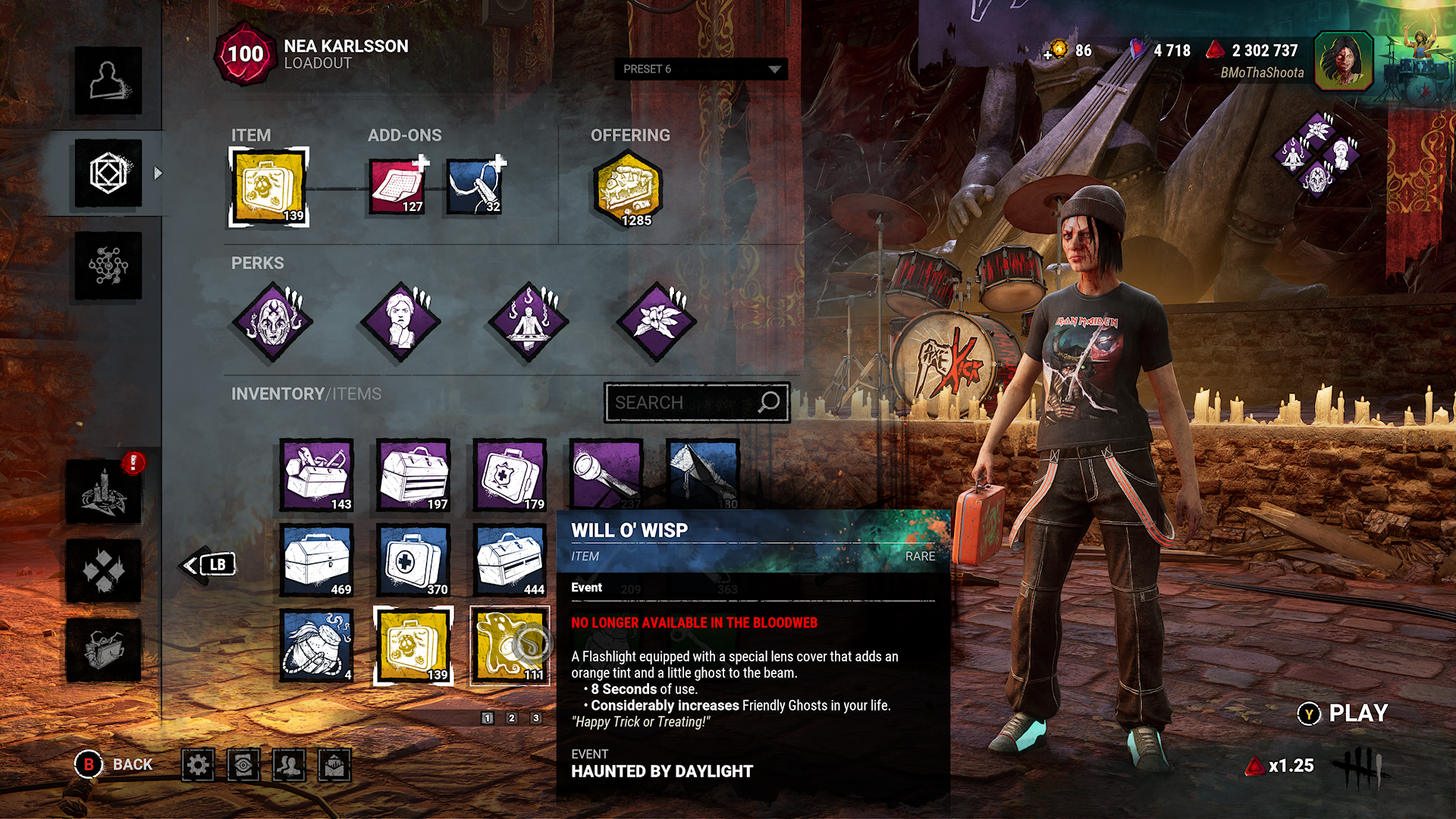Equip the Will O' Wisp flashlight item

coord(510,646)
